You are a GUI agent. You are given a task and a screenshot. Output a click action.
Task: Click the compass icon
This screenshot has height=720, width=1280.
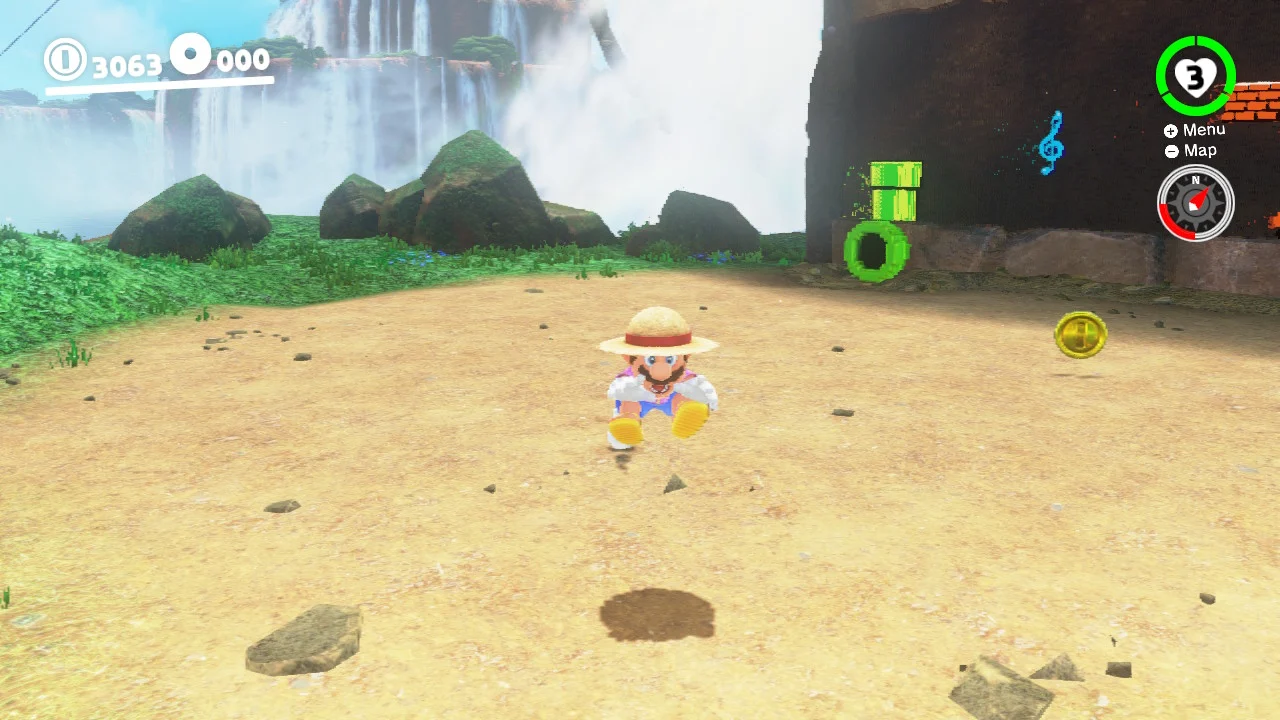pyautogui.click(x=1195, y=203)
